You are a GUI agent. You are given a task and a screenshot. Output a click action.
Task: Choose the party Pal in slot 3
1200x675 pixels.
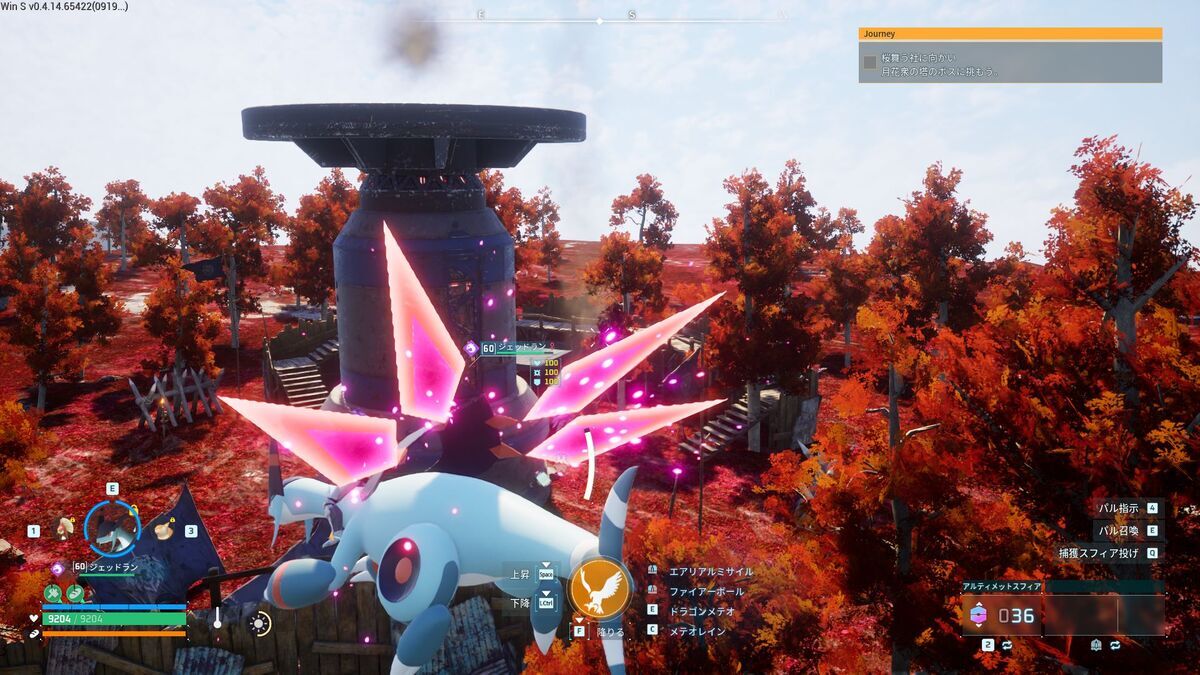click(162, 529)
